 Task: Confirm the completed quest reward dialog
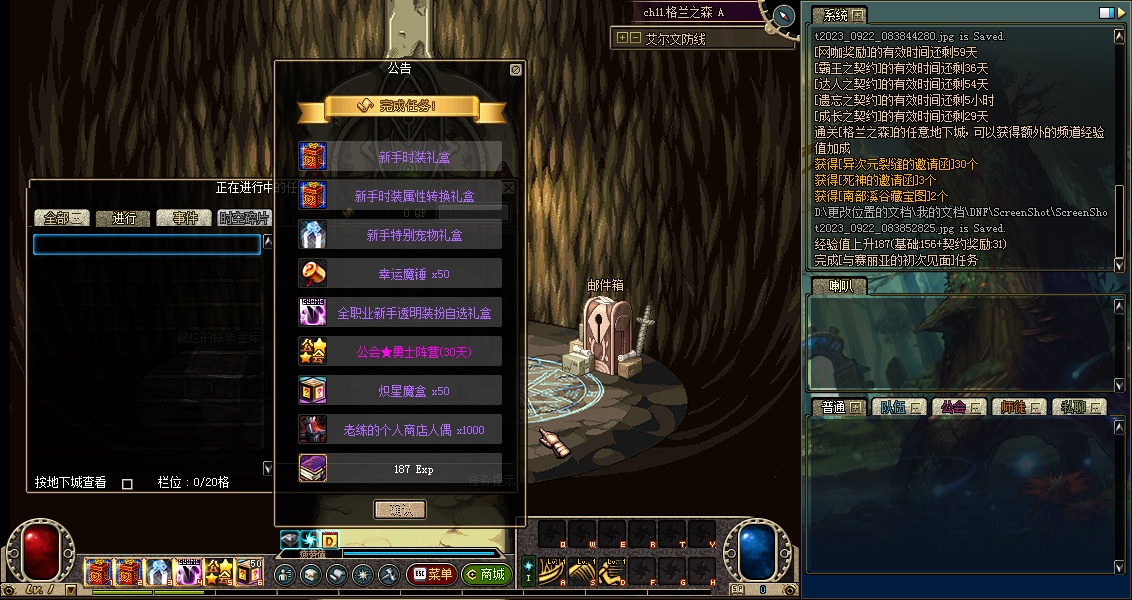pos(400,510)
